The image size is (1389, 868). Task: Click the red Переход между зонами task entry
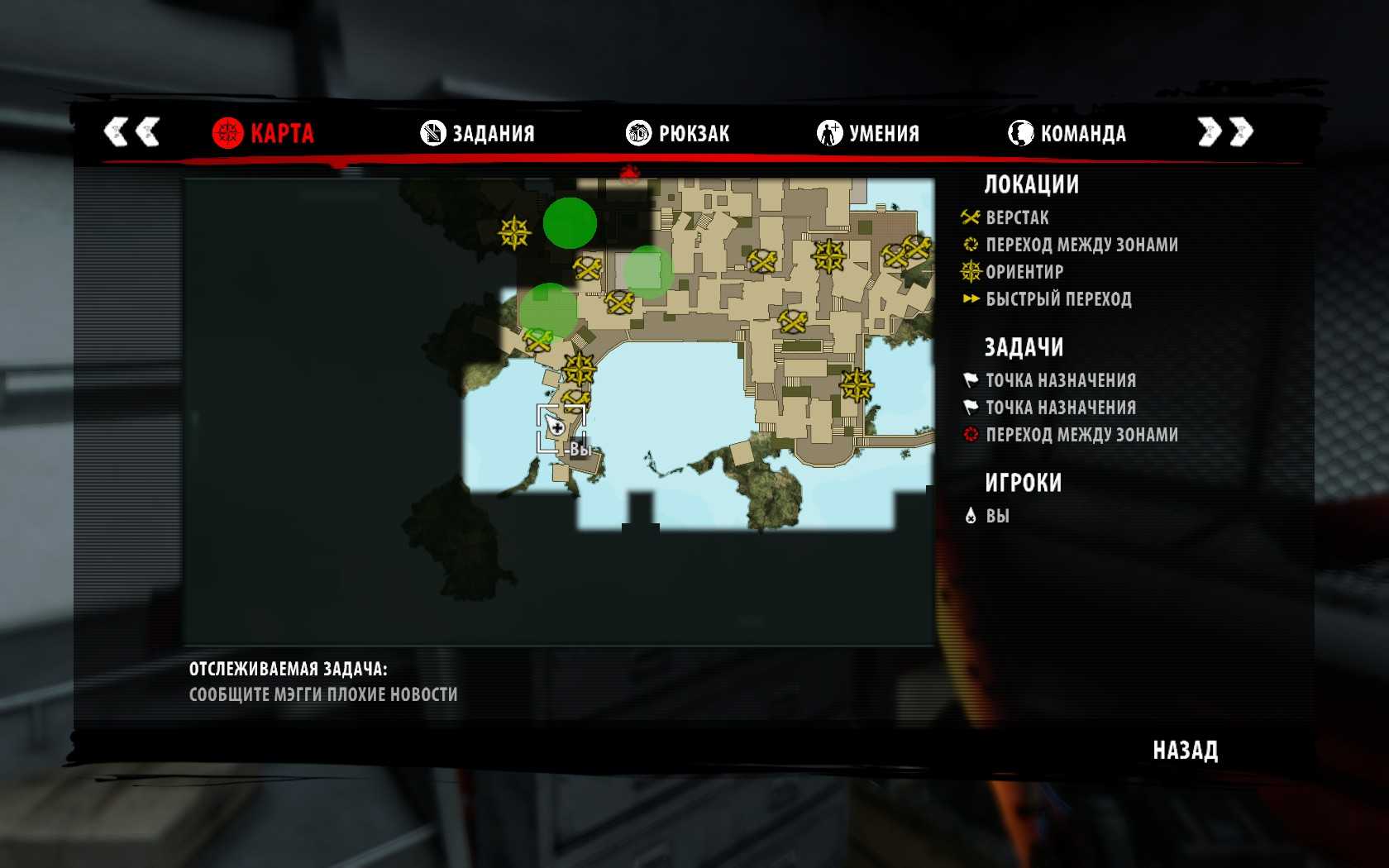click(1081, 435)
